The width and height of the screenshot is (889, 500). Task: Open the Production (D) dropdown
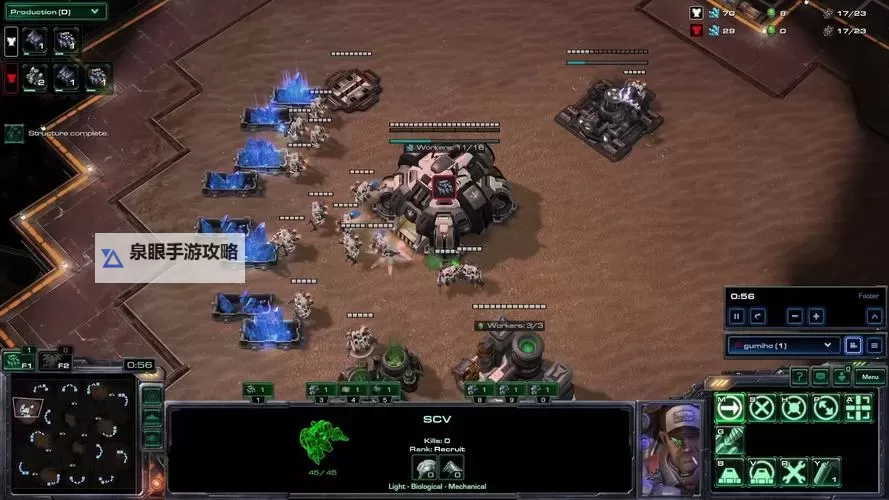click(x=54, y=12)
